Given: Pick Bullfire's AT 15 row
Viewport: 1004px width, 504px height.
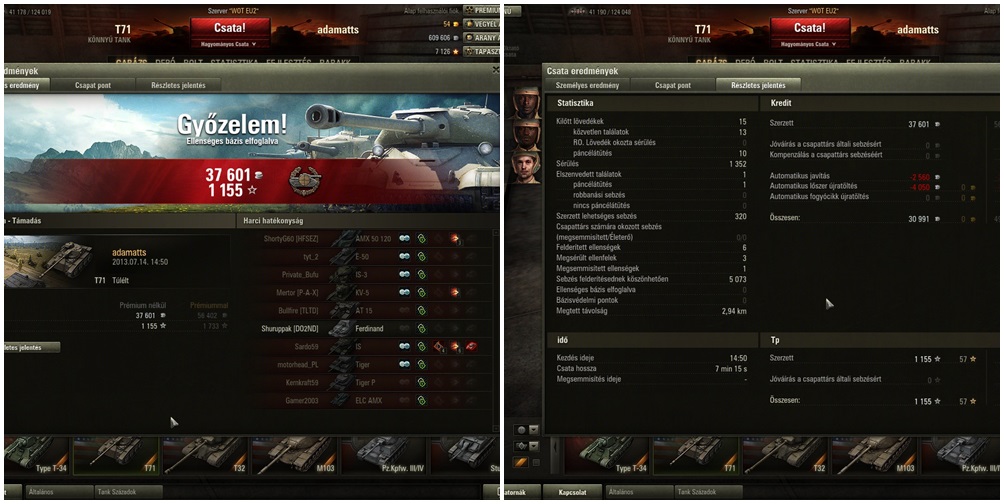Looking at the screenshot, I should [x=365, y=310].
